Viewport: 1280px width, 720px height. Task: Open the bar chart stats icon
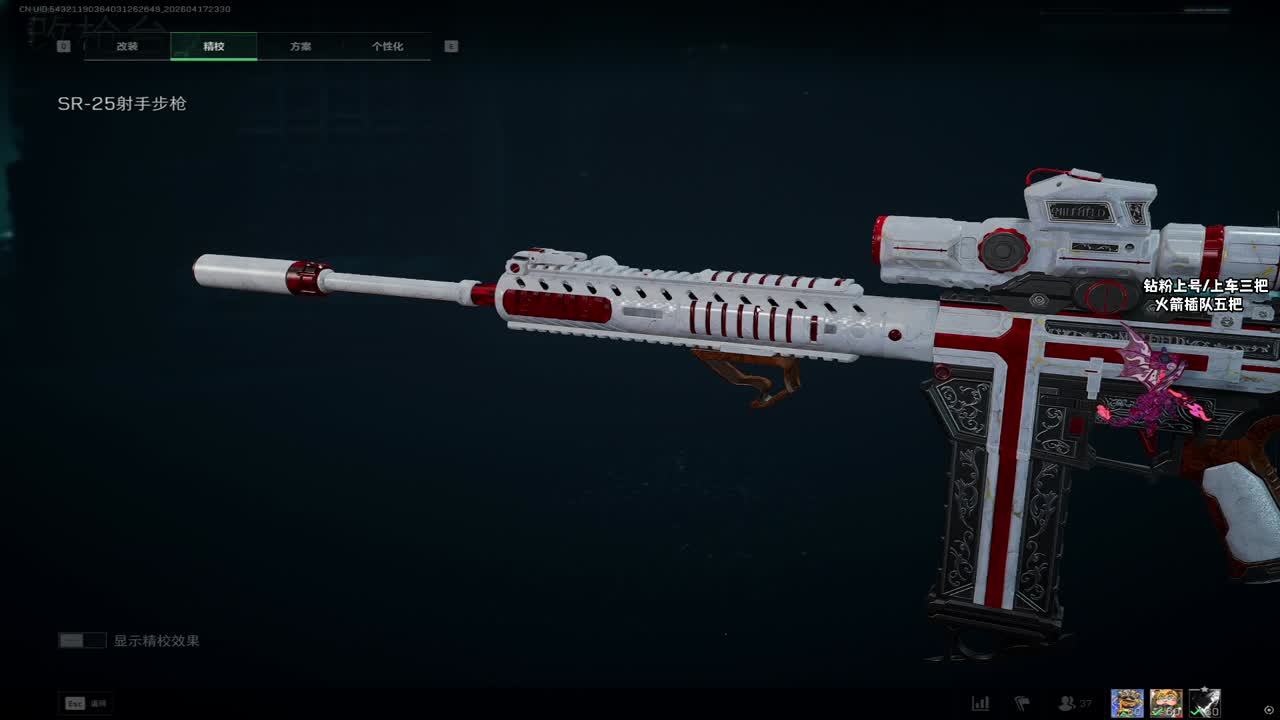980,704
